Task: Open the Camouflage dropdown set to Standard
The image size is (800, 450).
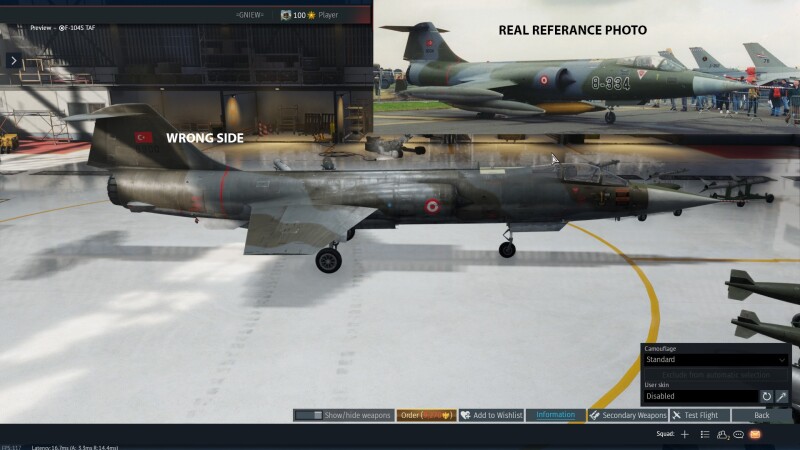Action: point(715,359)
